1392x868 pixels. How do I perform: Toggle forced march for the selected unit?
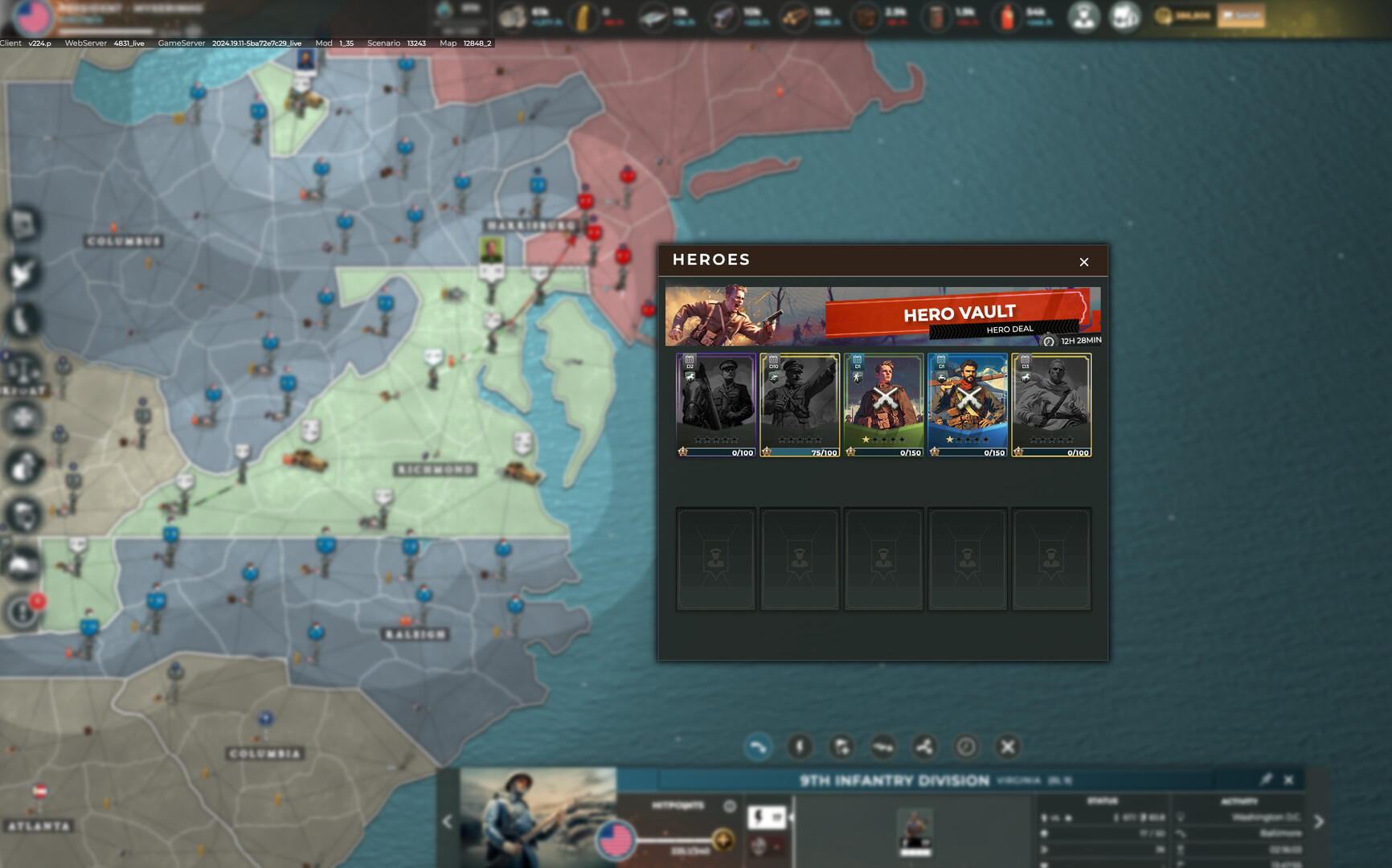coord(799,747)
